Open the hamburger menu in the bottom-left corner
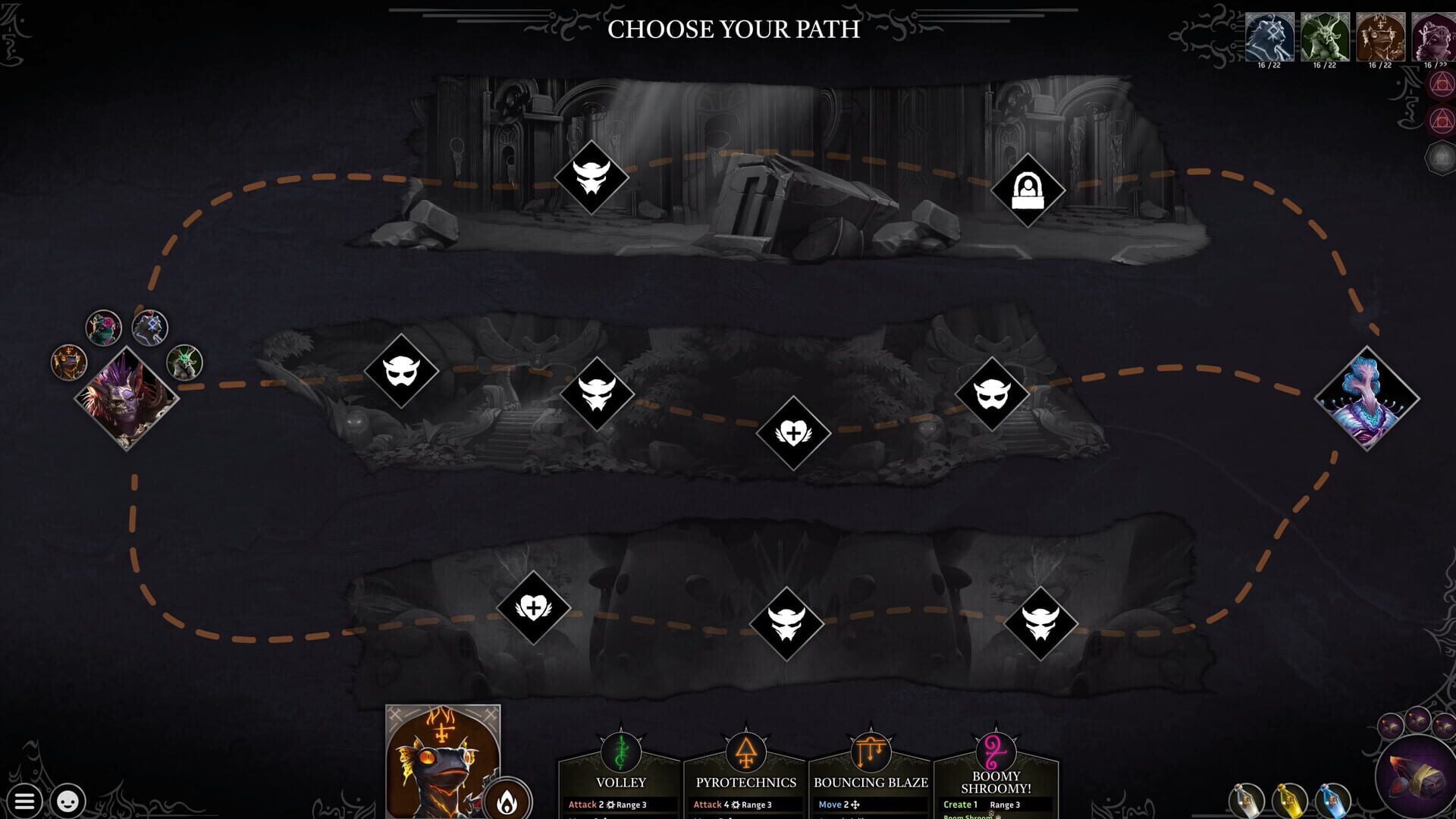The image size is (1456, 819). pyautogui.click(x=26, y=800)
